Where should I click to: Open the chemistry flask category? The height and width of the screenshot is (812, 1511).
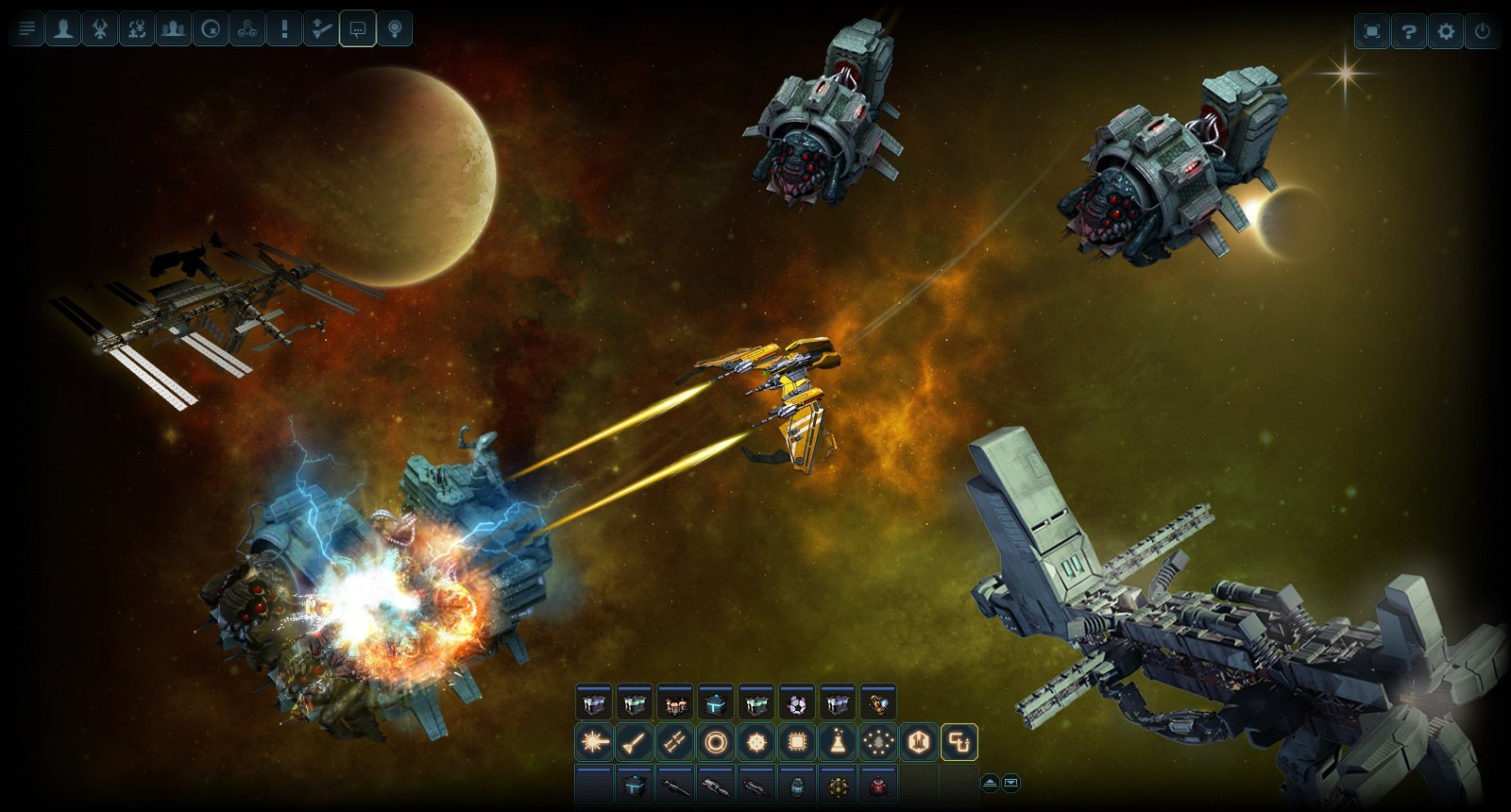[838, 743]
